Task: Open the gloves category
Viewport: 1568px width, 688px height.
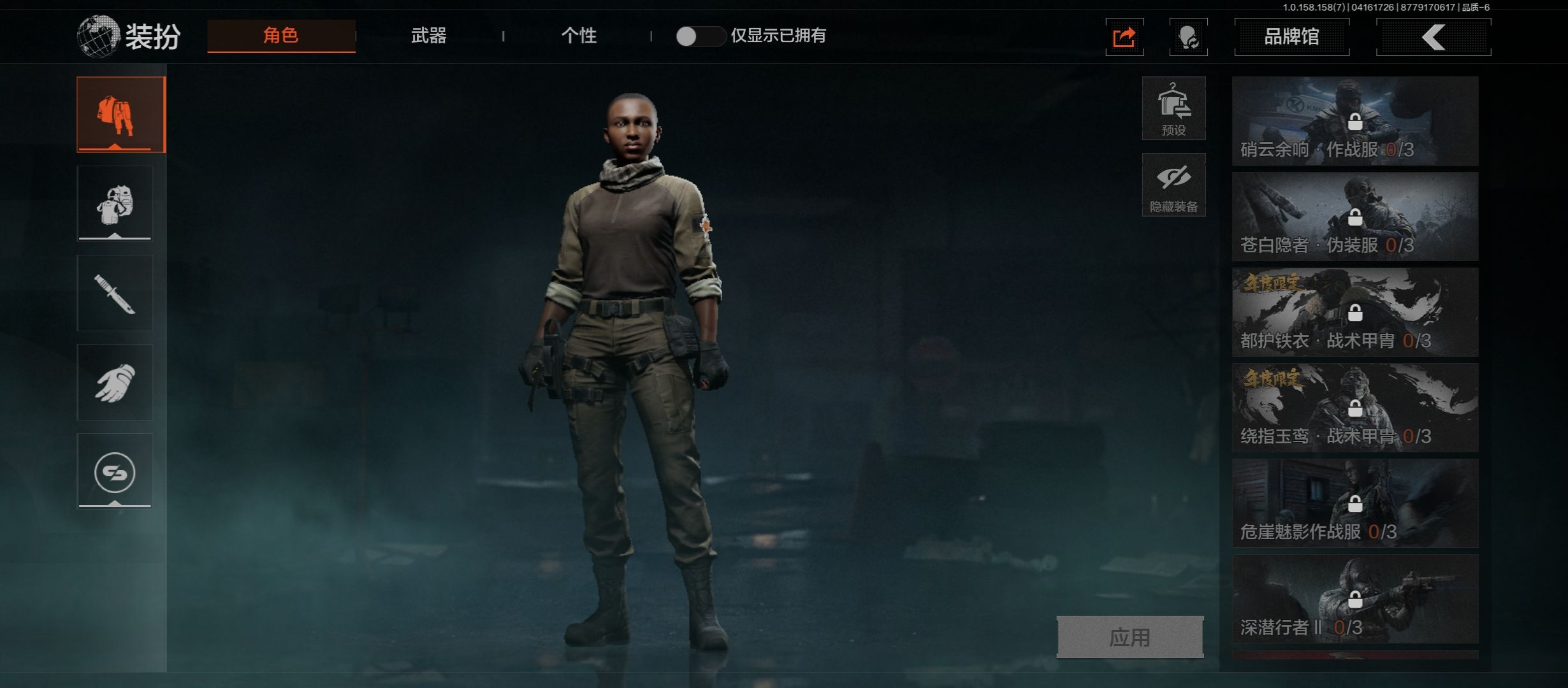Action: coord(115,382)
